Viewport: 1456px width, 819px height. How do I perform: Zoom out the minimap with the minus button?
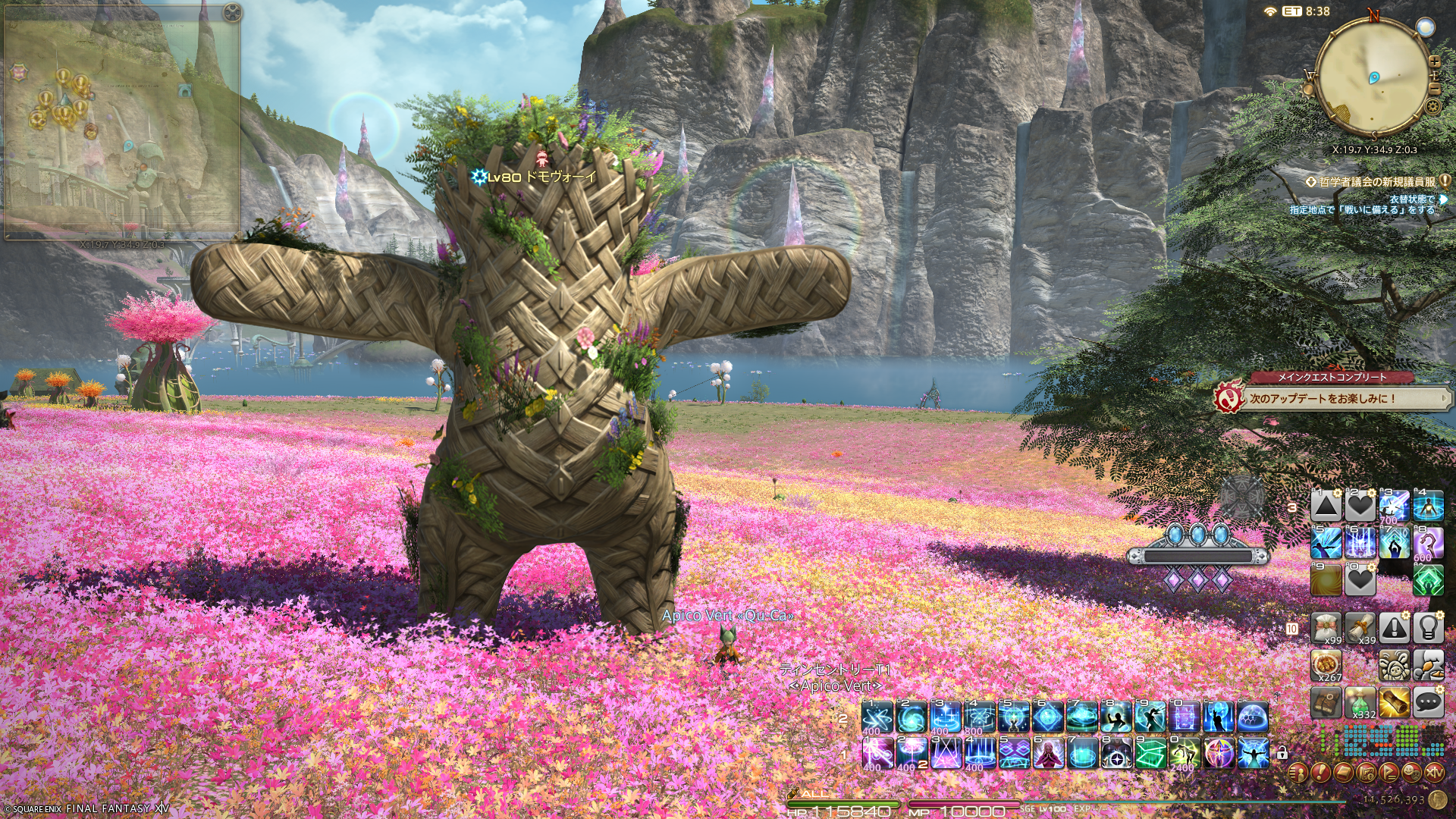1434,88
